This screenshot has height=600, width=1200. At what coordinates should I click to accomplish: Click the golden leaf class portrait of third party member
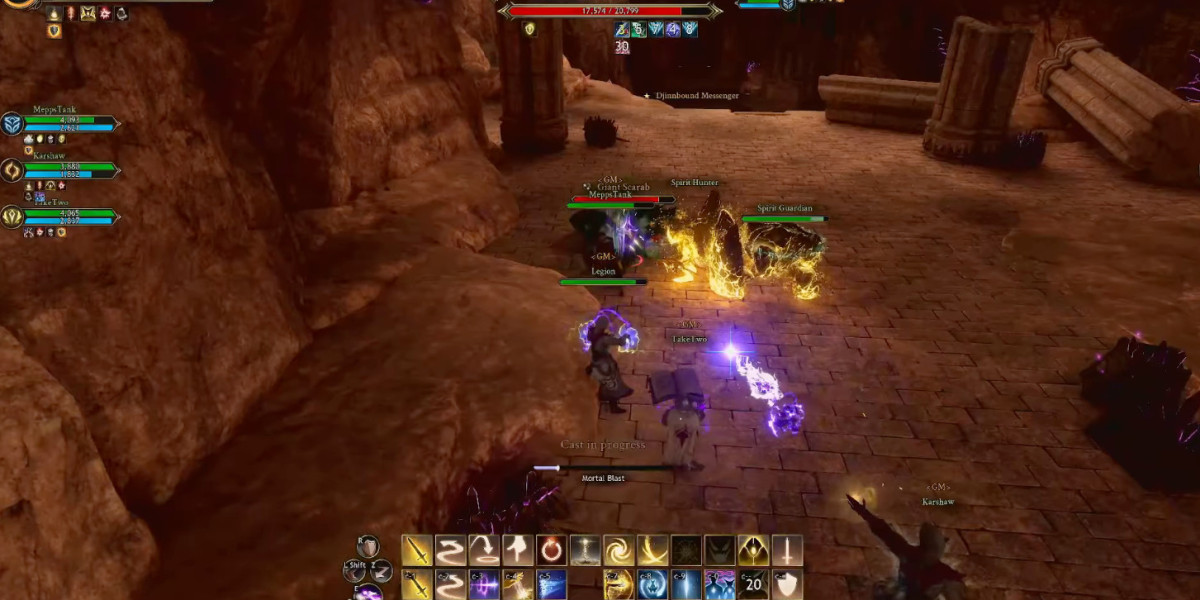pyautogui.click(x=13, y=216)
